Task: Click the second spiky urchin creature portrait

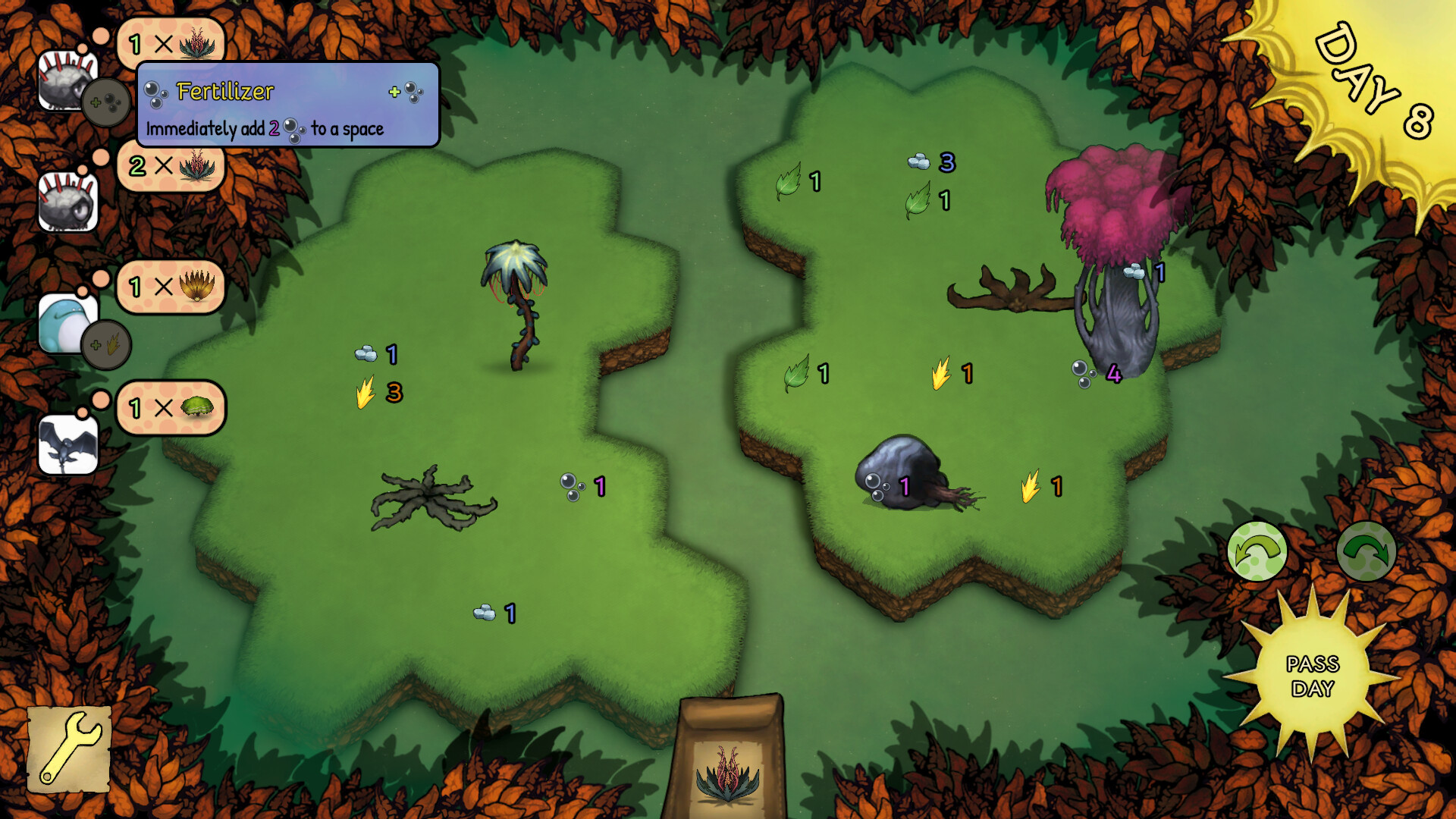Action: coord(67,203)
